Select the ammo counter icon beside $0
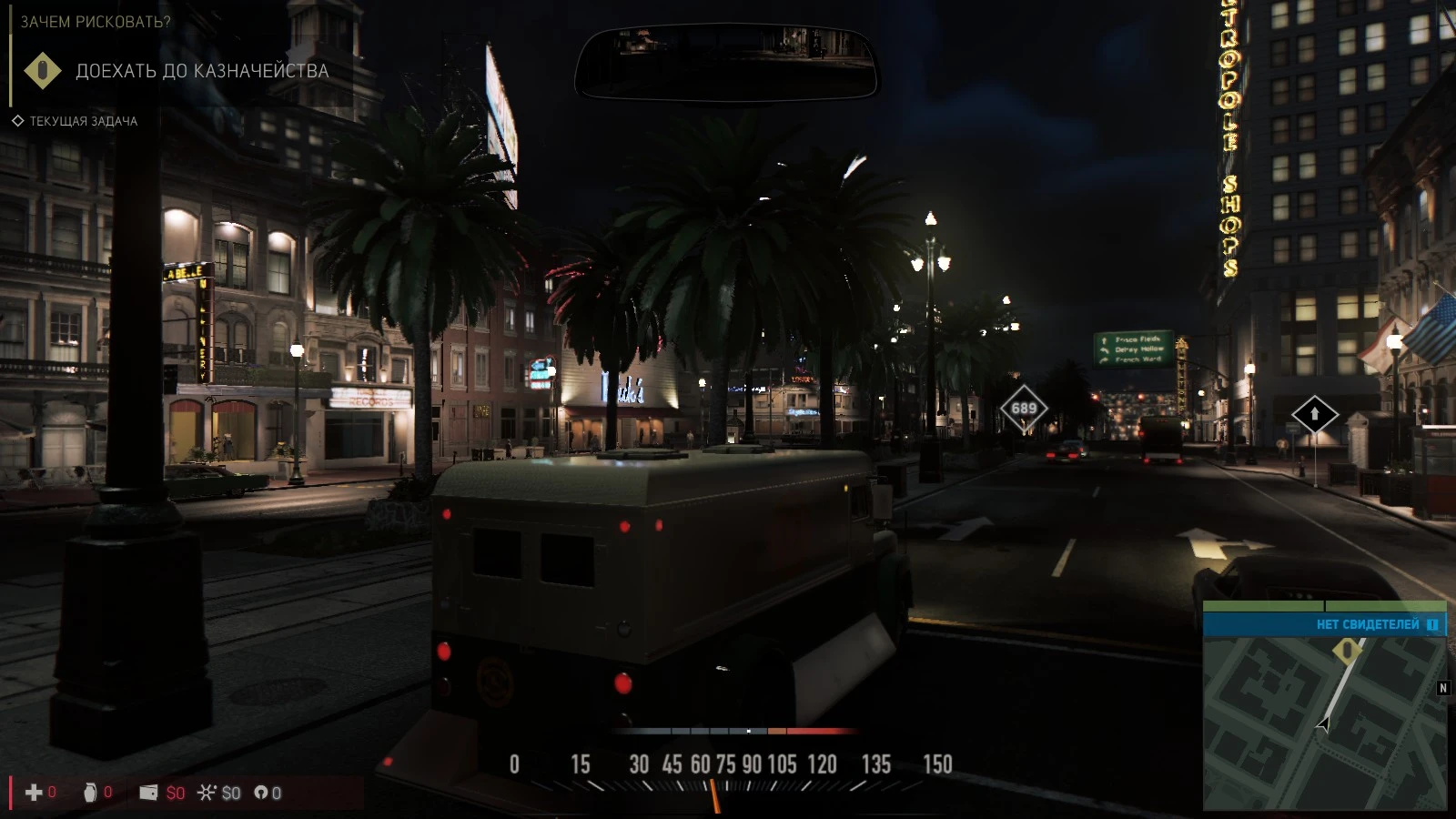 261,793
